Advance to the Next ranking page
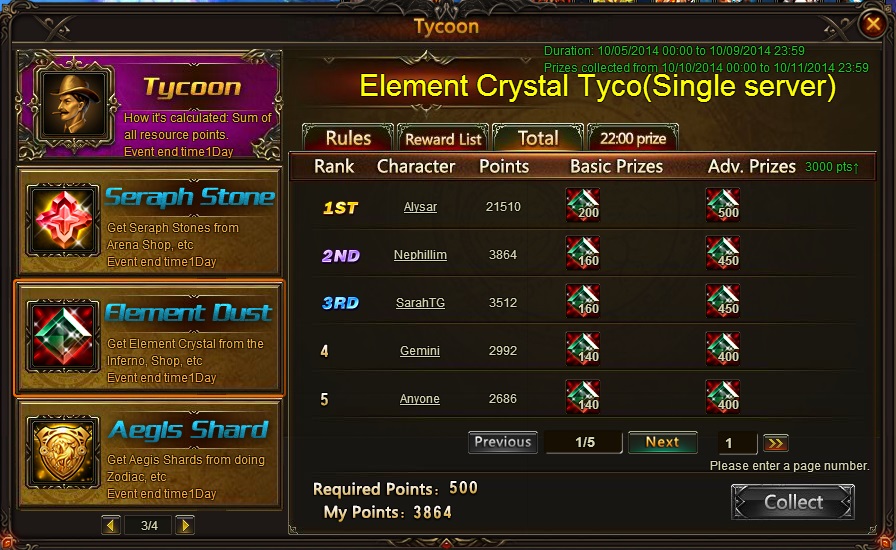The image size is (896, 550). (662, 442)
